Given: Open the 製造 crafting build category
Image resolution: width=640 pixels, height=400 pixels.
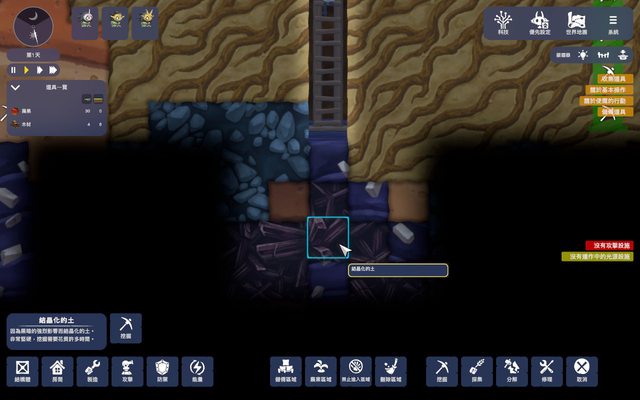Looking at the screenshot, I should tap(92, 371).
